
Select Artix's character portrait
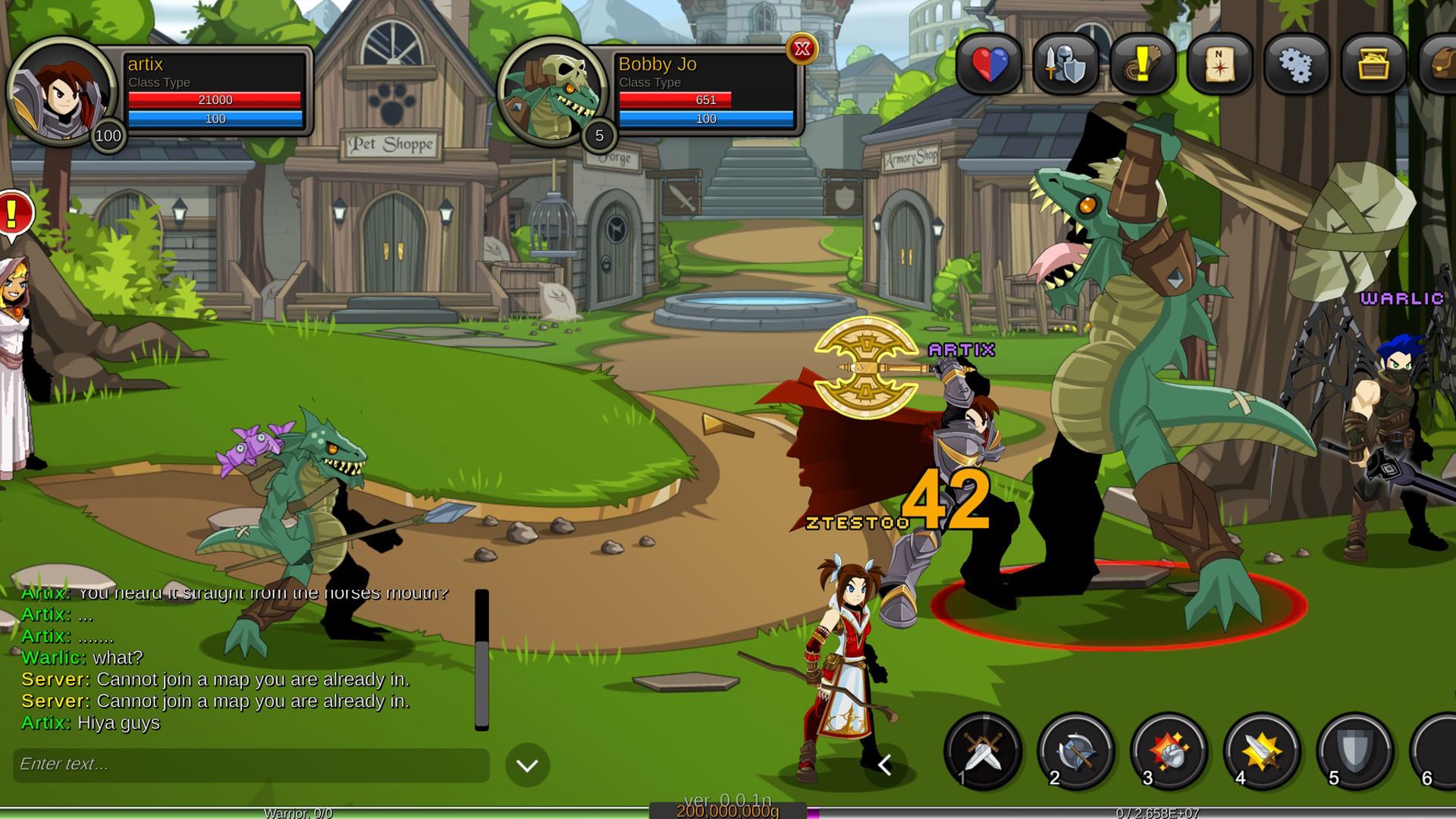click(64, 91)
